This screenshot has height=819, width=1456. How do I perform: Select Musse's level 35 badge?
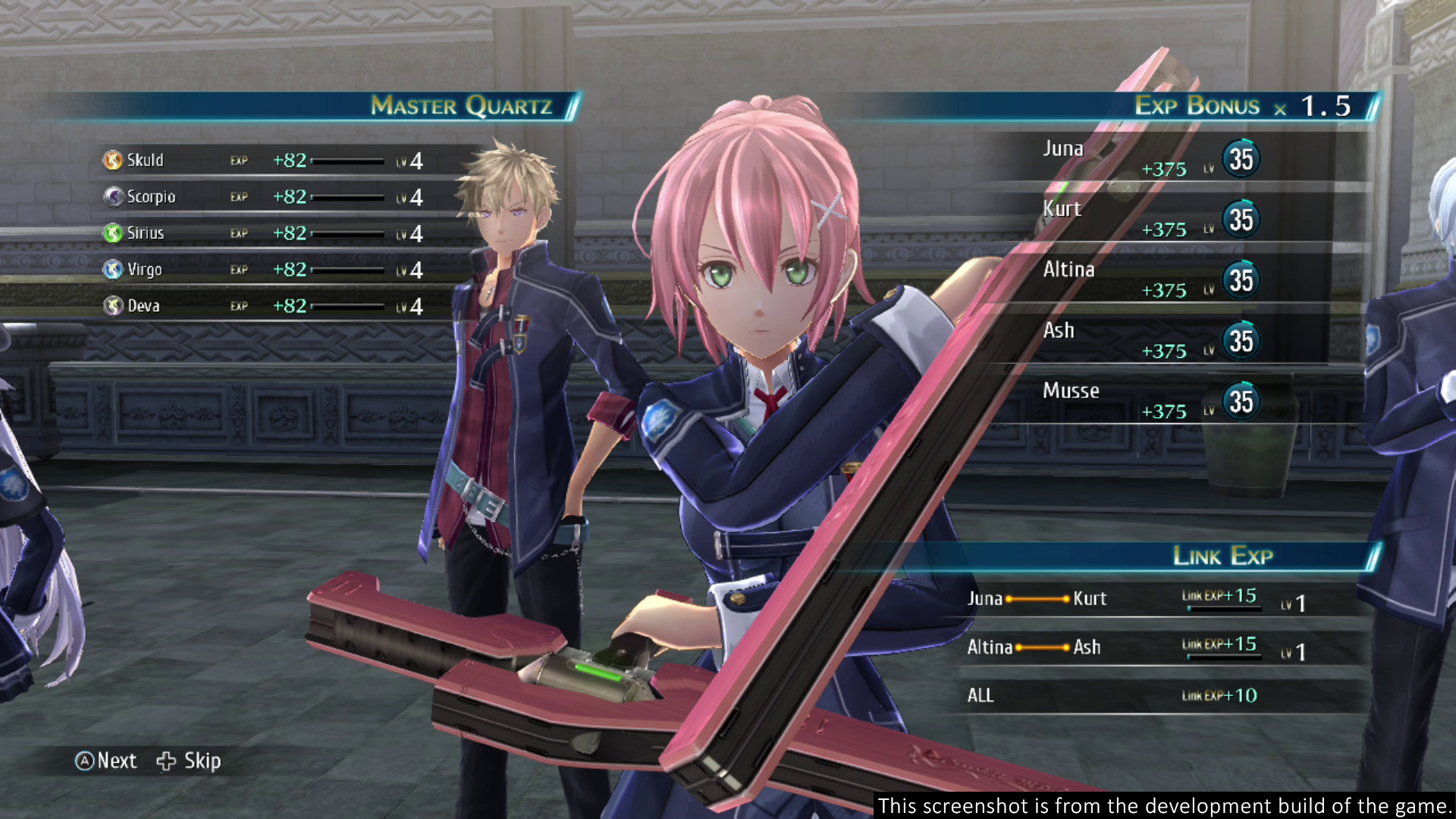pyautogui.click(x=1241, y=402)
